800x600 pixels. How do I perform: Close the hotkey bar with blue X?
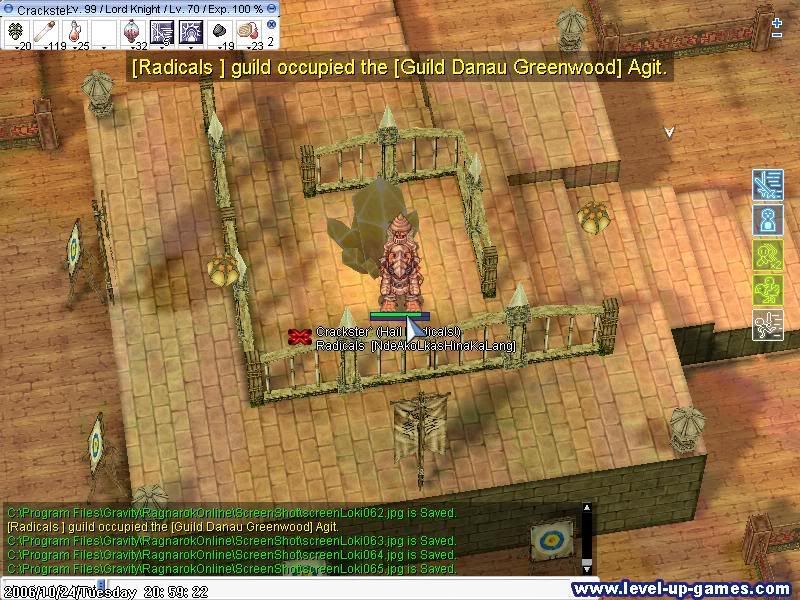click(271, 22)
